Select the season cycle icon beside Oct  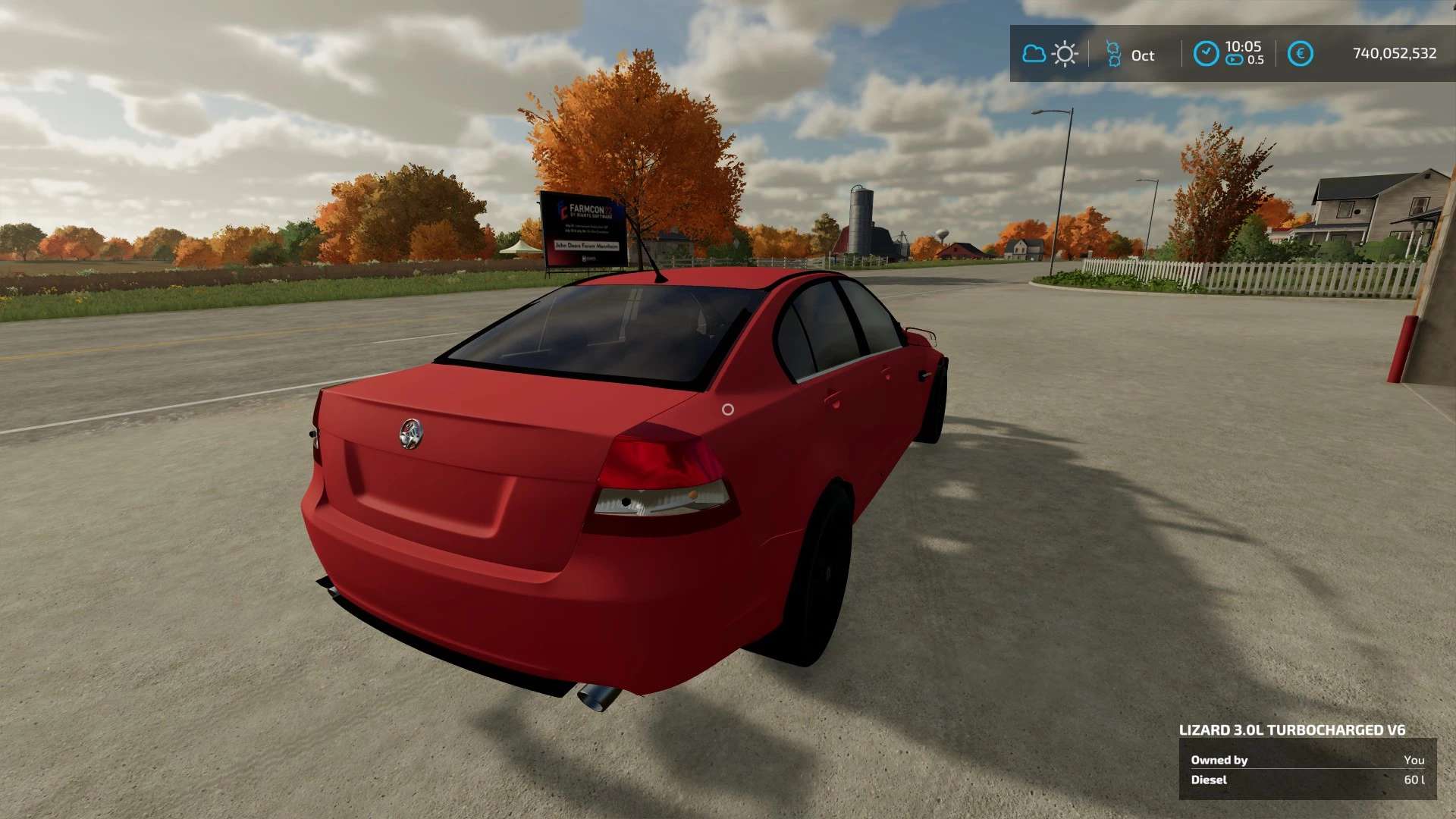(x=1113, y=54)
